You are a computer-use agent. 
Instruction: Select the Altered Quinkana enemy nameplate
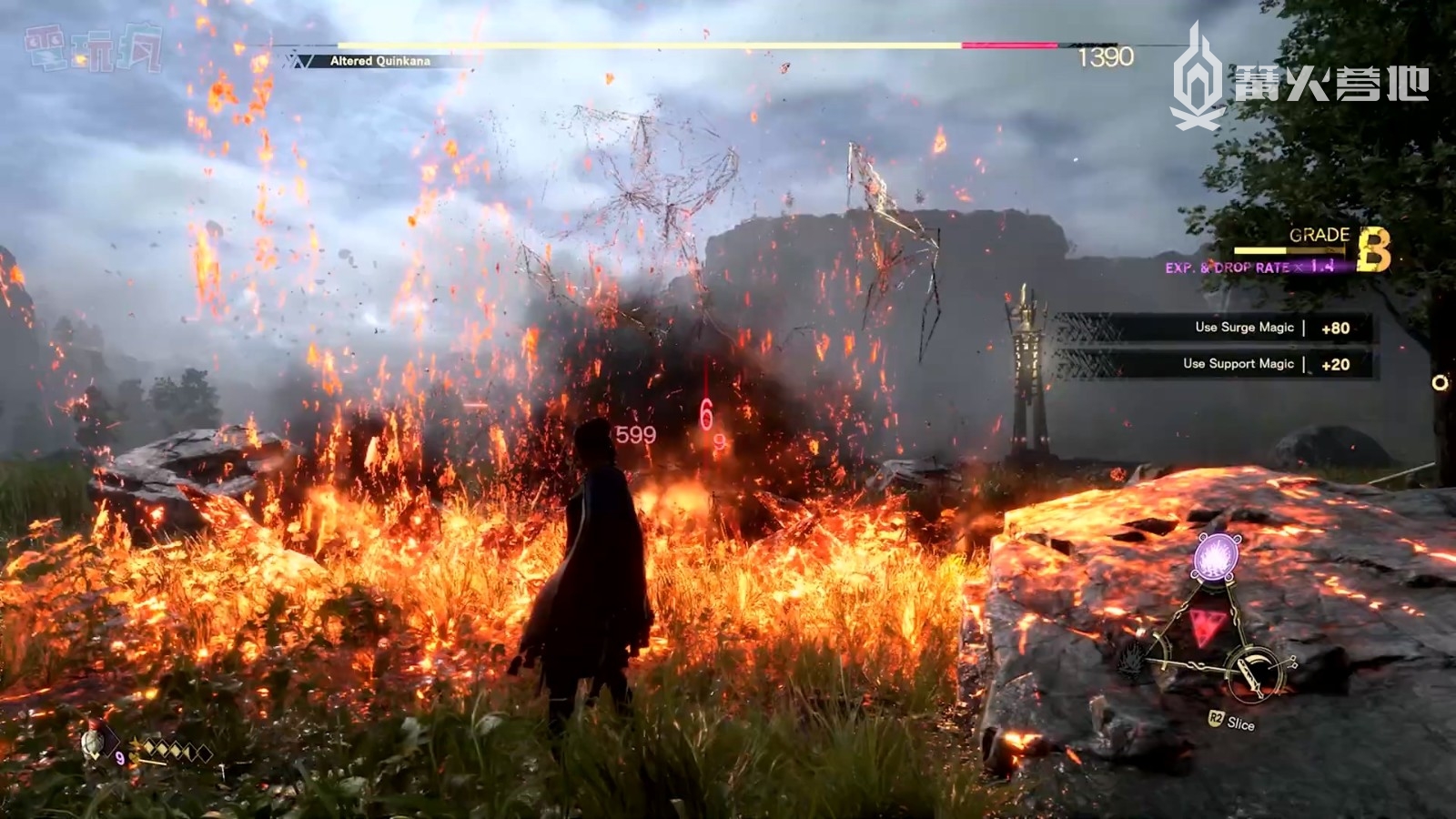point(379,61)
